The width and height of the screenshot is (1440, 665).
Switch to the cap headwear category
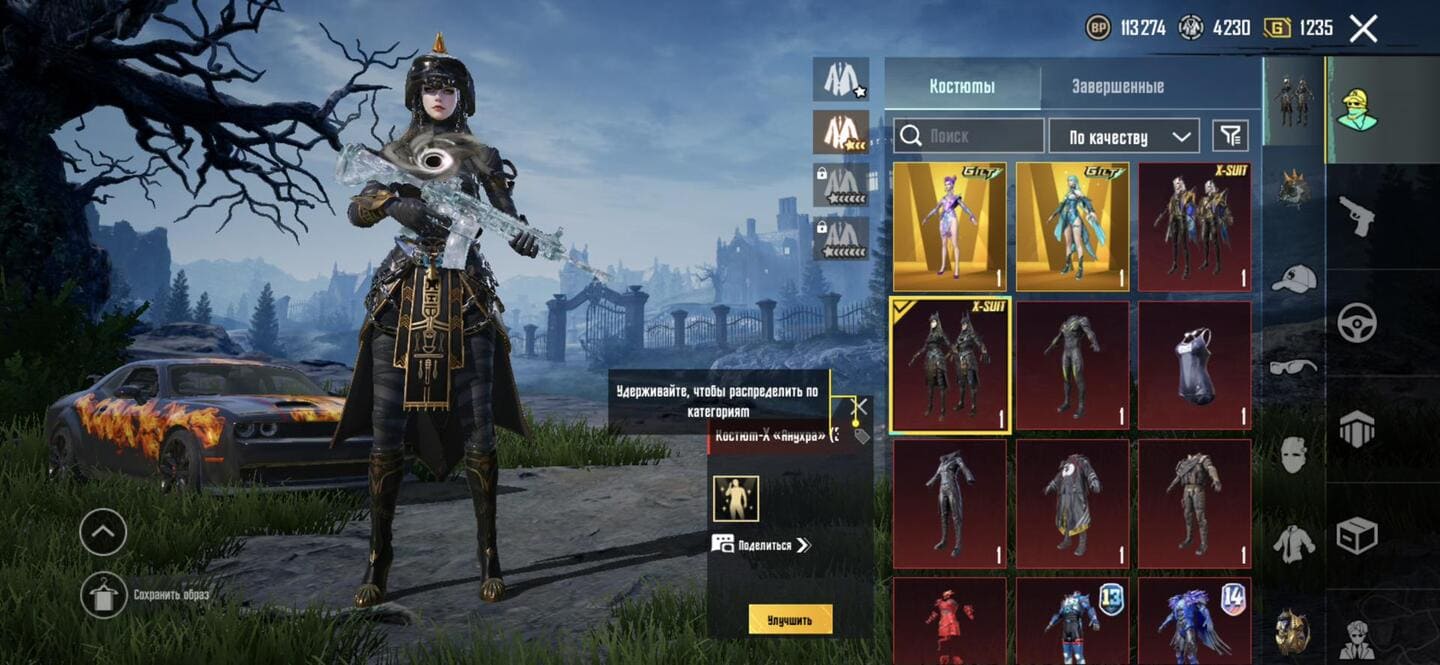[1294, 280]
